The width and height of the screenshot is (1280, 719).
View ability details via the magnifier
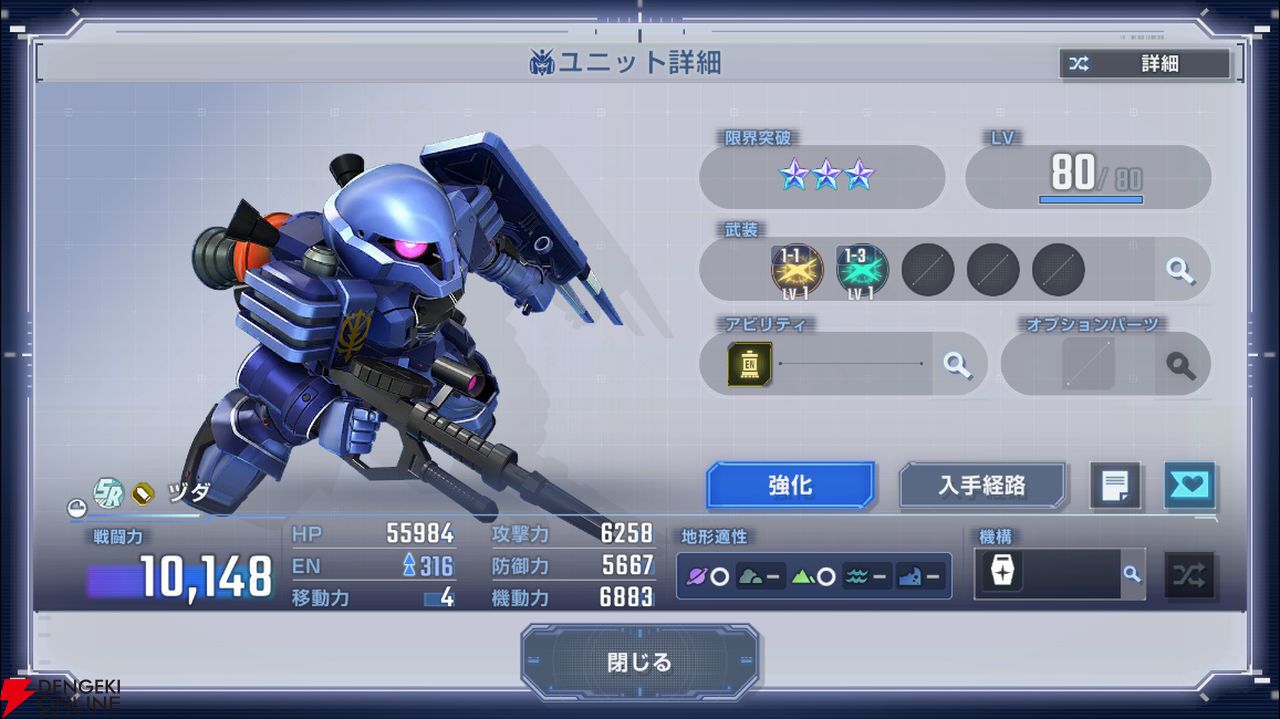[957, 365]
